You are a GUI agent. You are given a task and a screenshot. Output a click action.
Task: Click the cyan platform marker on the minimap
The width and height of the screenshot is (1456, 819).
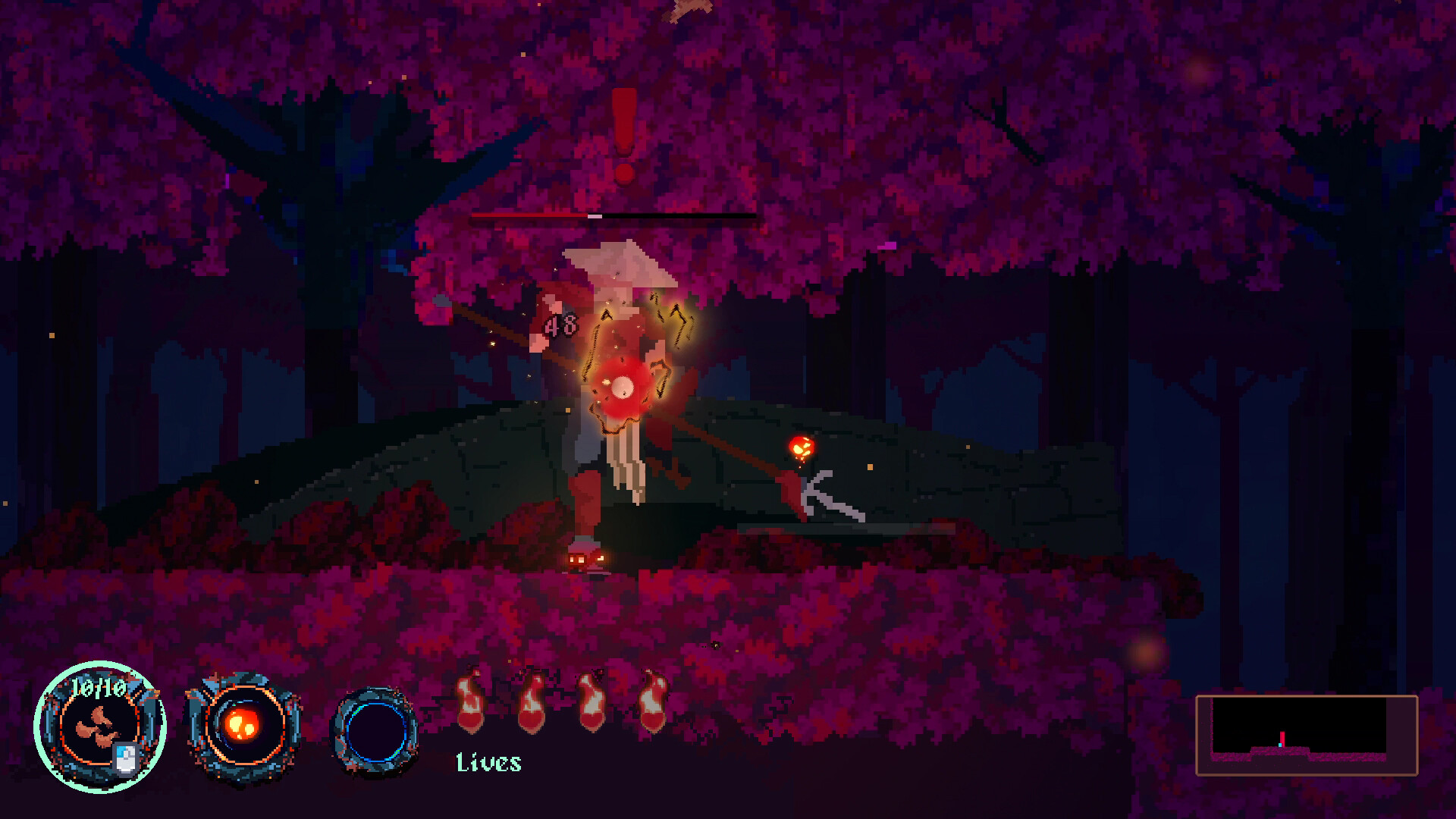click(x=1280, y=745)
